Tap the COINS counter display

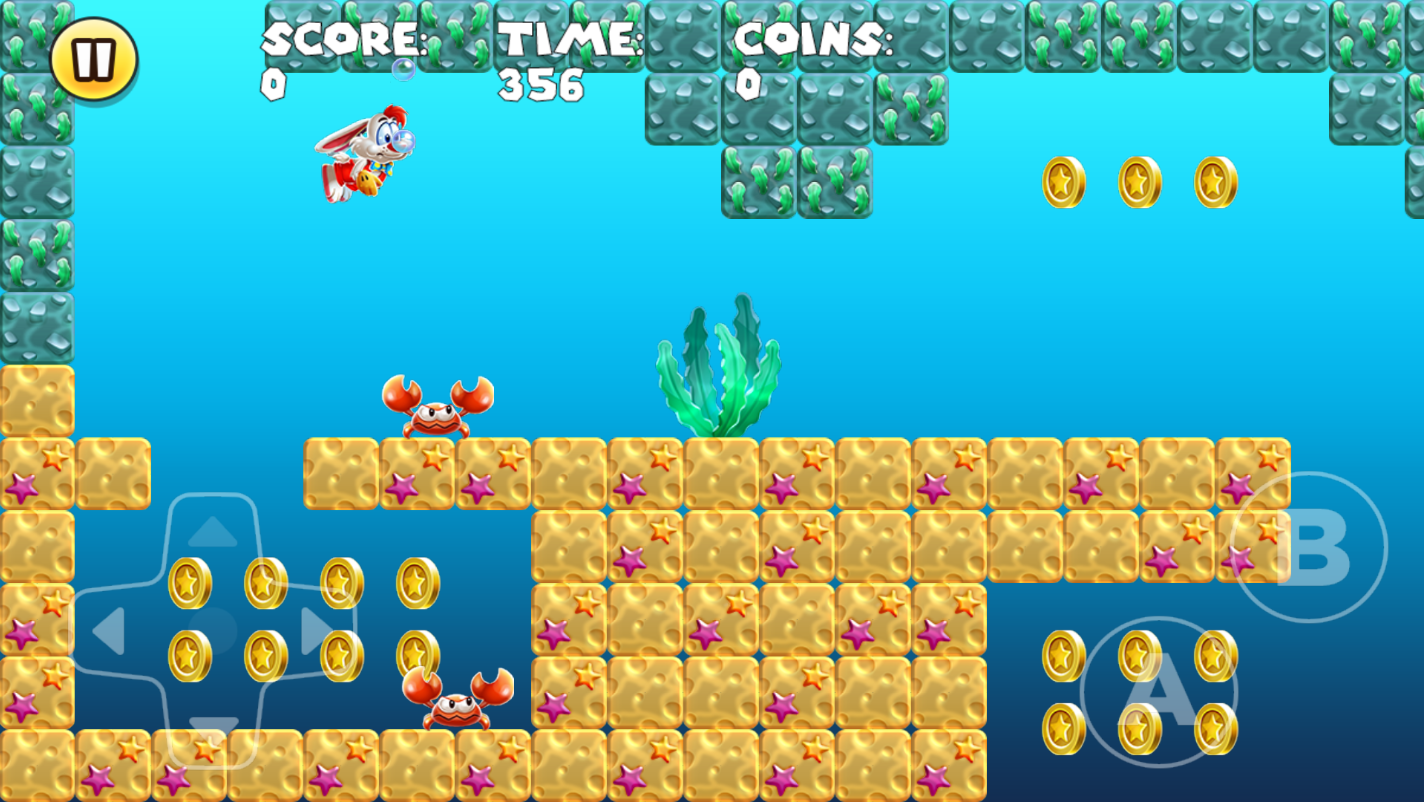click(x=811, y=42)
